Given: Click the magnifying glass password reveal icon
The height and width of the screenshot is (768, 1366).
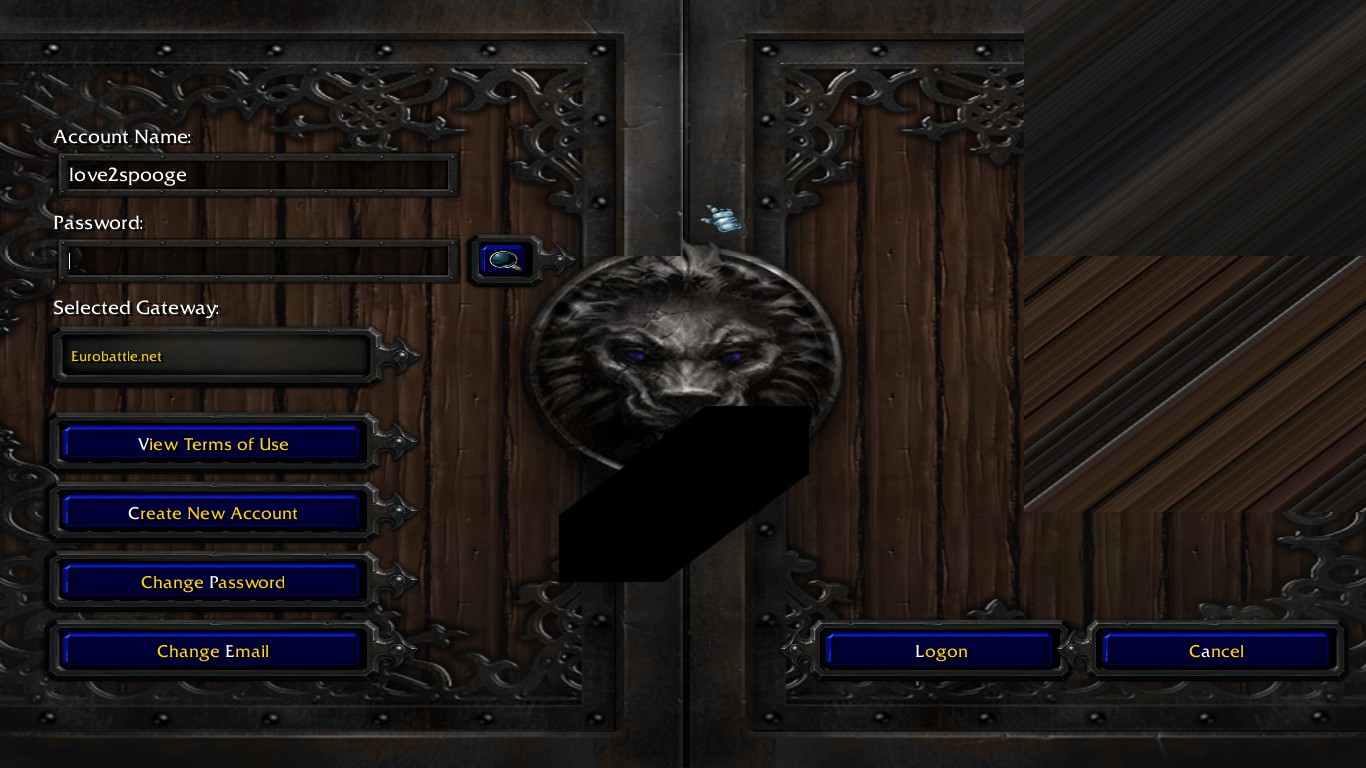Looking at the screenshot, I should (504, 259).
